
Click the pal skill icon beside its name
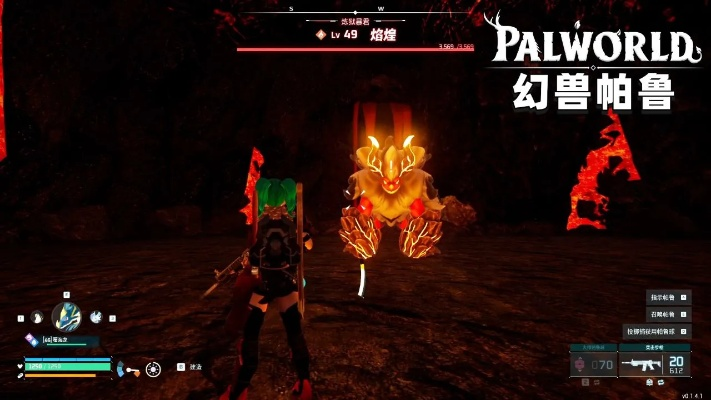coord(32,341)
